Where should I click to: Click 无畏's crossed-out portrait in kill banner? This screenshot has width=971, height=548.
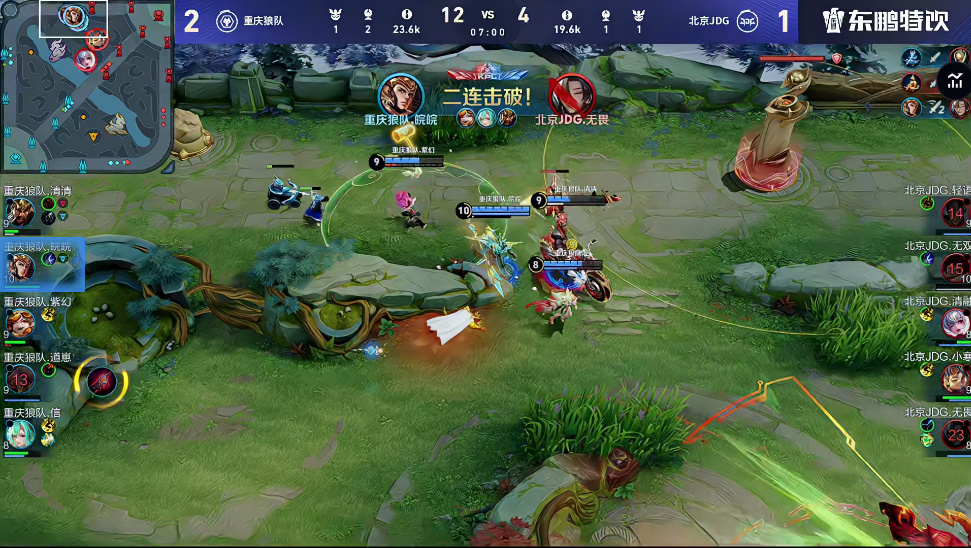571,94
